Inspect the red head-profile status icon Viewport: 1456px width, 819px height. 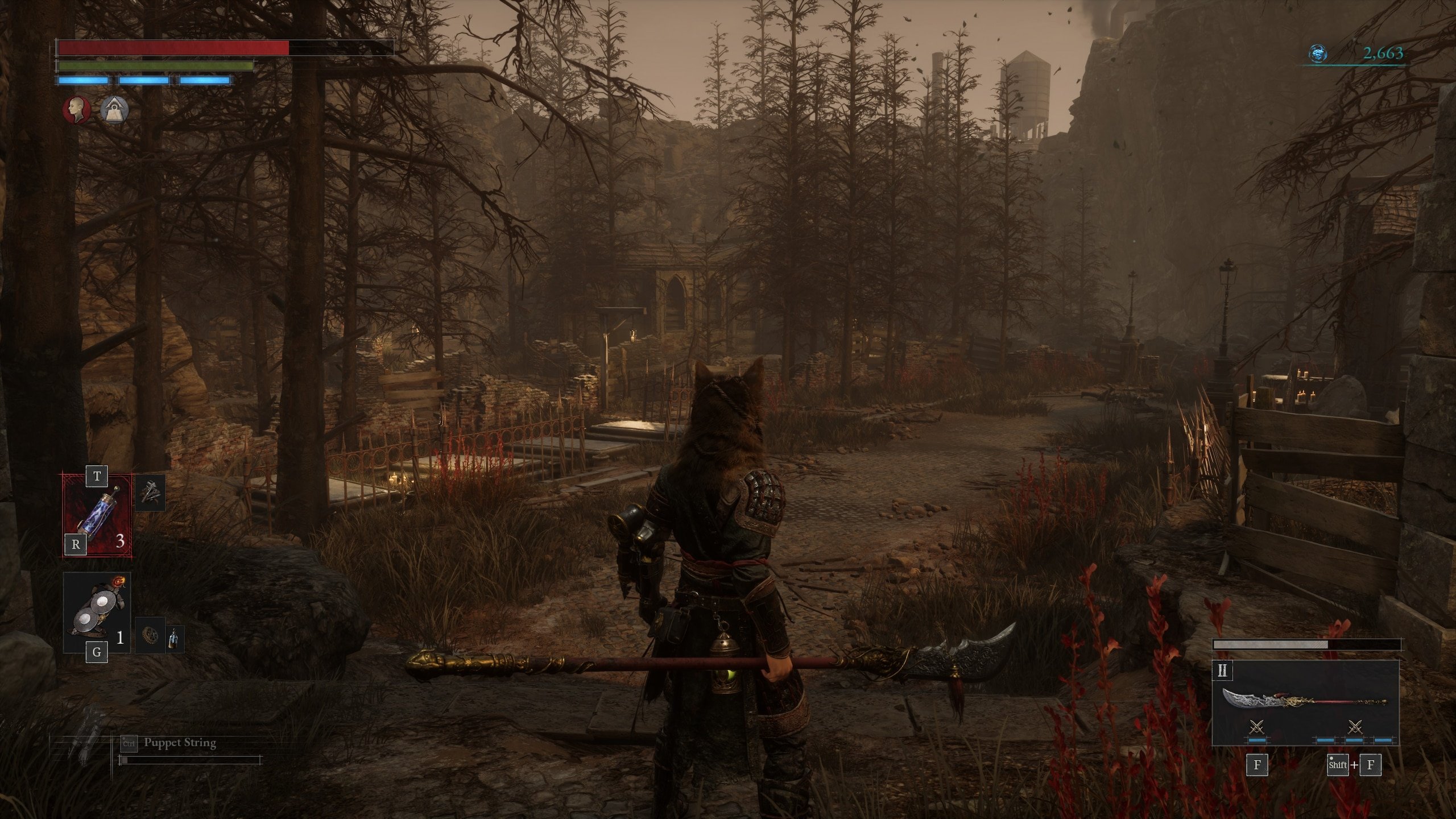coord(76,109)
